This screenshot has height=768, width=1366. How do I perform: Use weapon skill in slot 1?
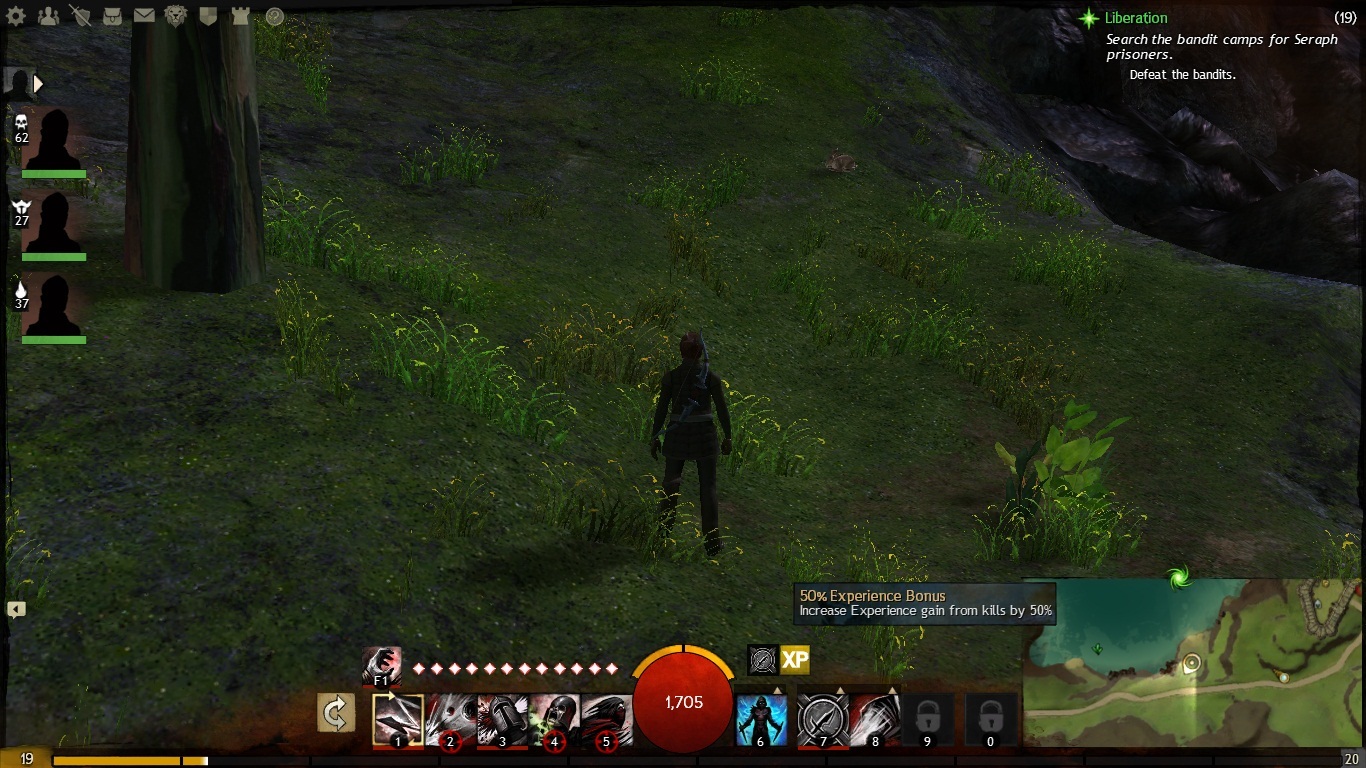point(398,720)
